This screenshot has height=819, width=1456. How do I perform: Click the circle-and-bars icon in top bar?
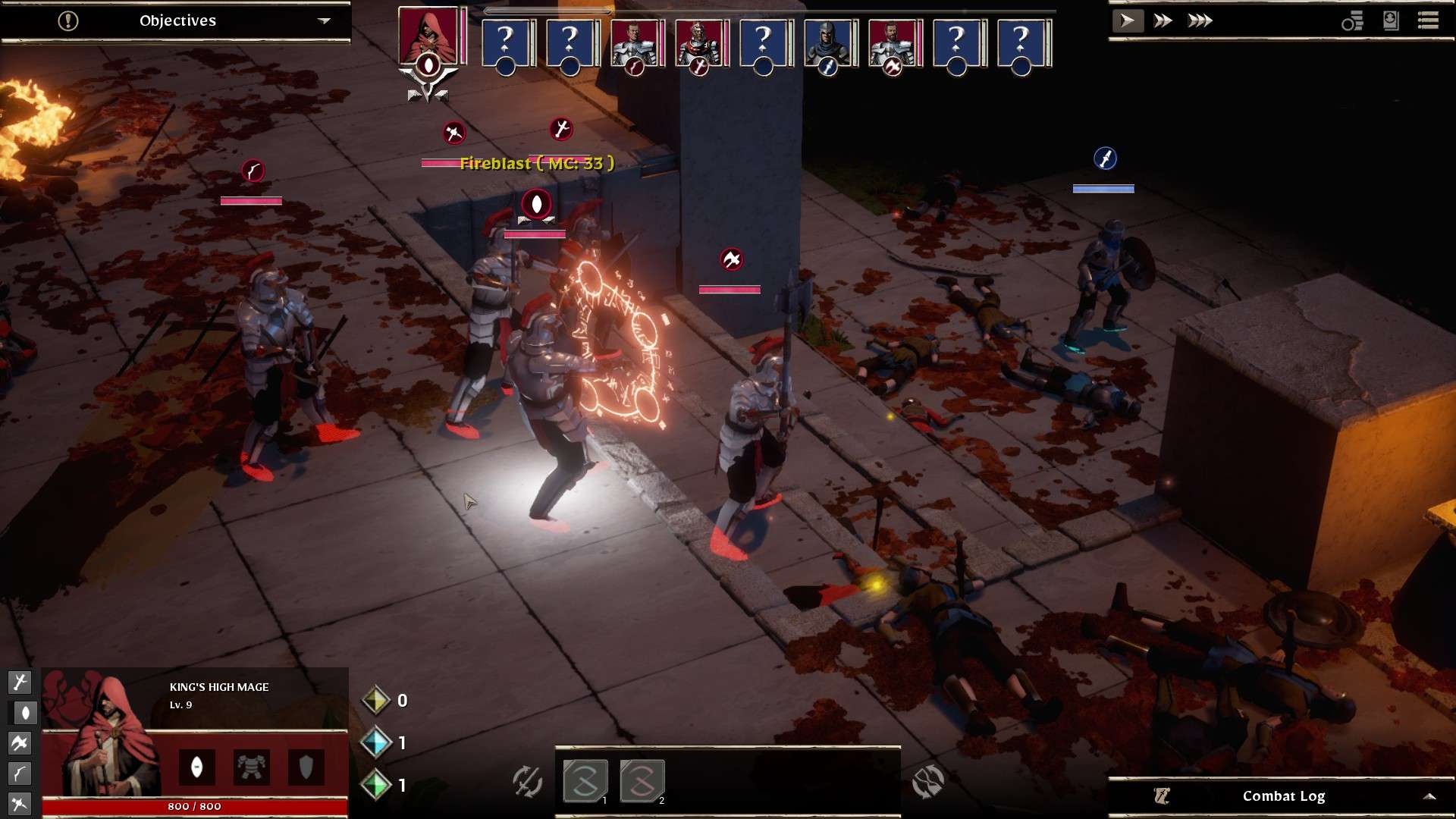click(1352, 21)
